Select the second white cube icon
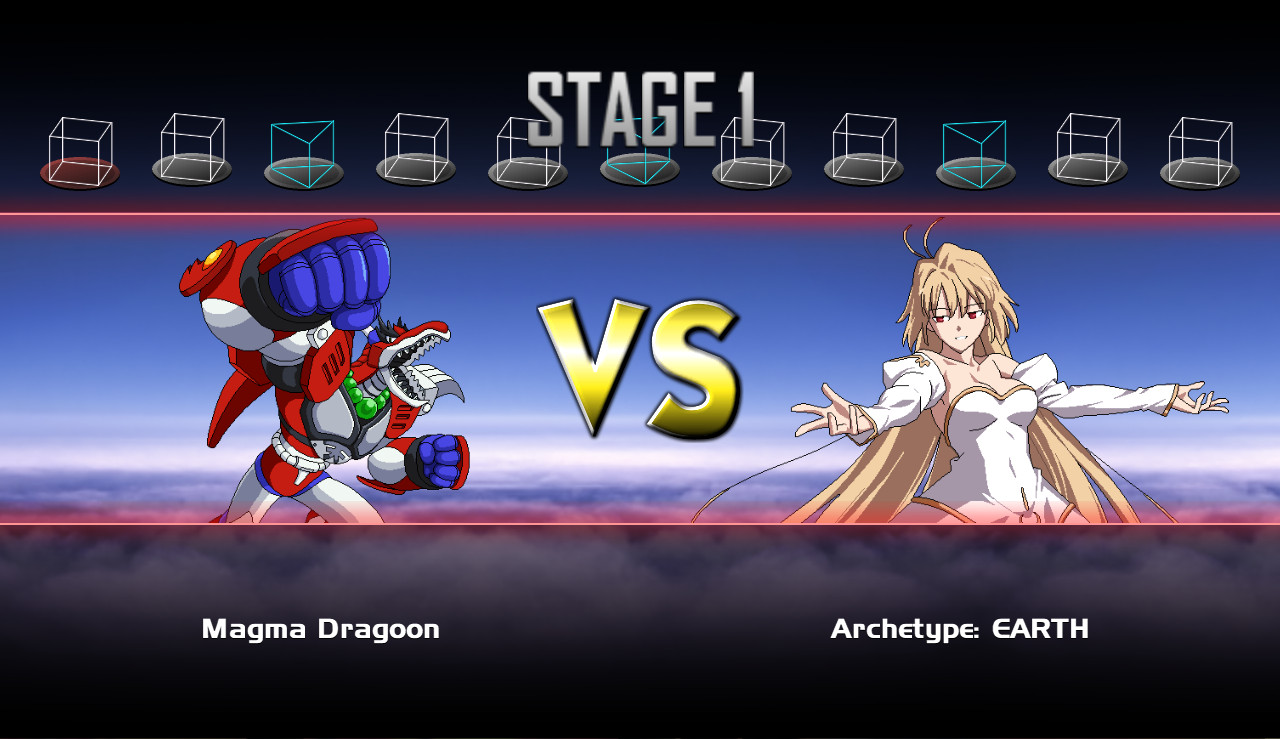 click(x=190, y=150)
